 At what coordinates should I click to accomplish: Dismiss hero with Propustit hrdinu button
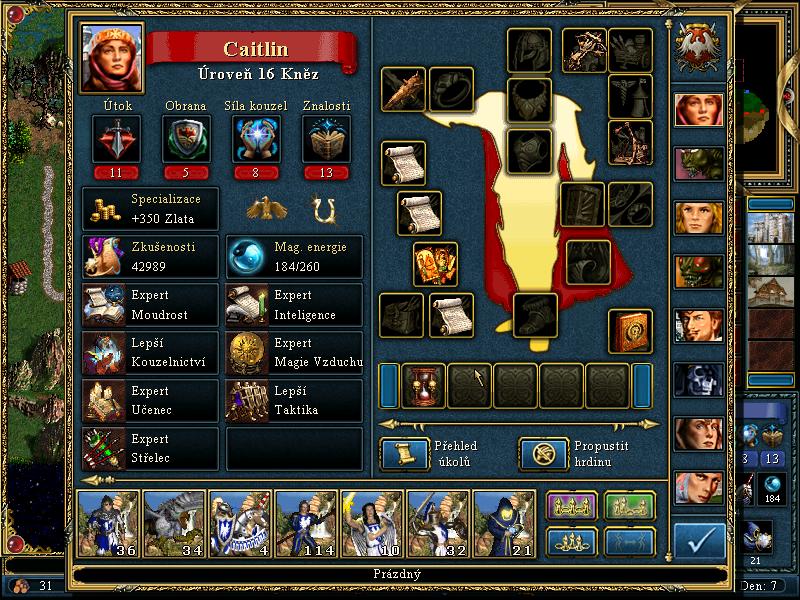tap(543, 454)
